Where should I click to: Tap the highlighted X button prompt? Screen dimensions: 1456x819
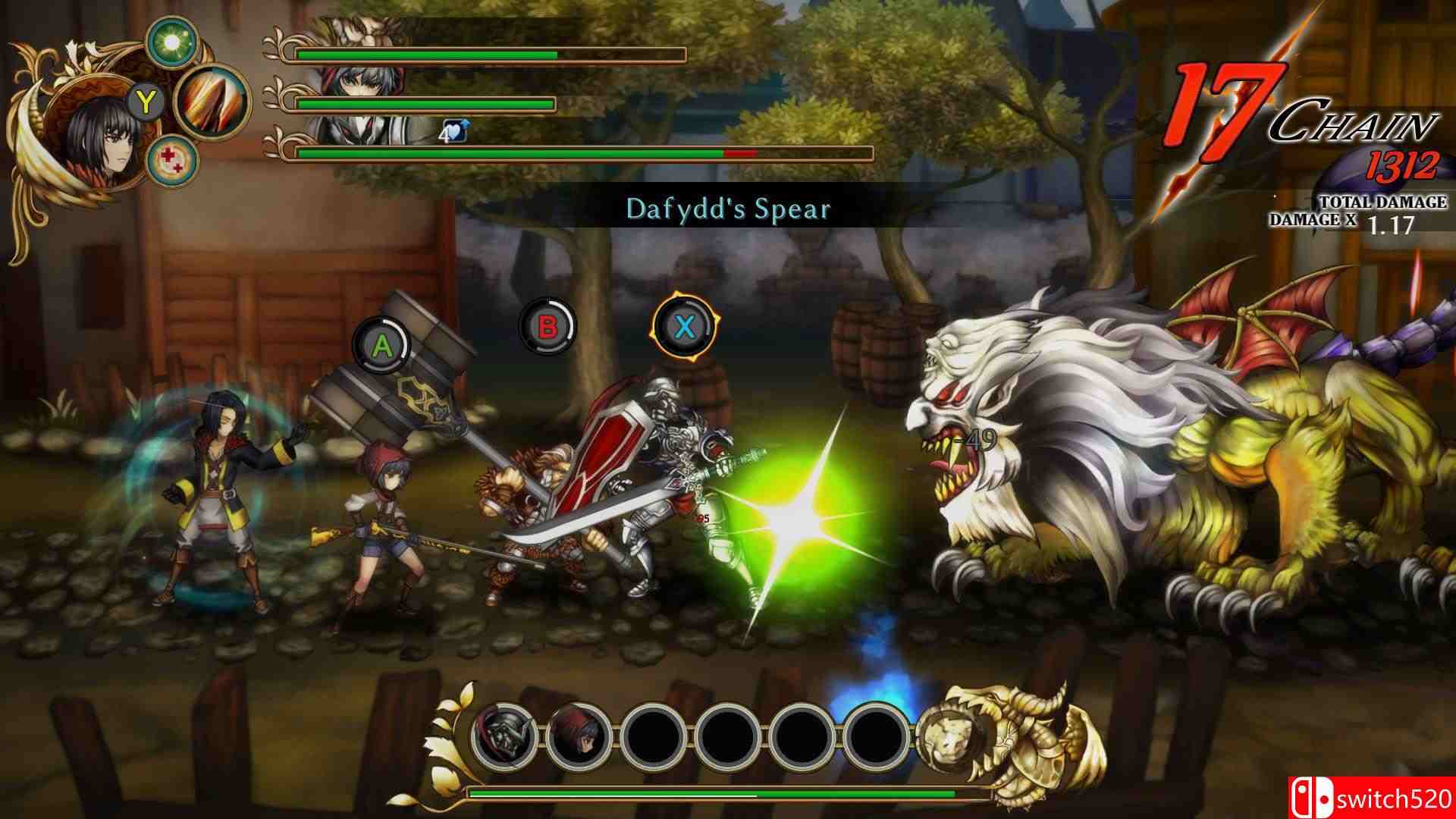click(x=686, y=328)
